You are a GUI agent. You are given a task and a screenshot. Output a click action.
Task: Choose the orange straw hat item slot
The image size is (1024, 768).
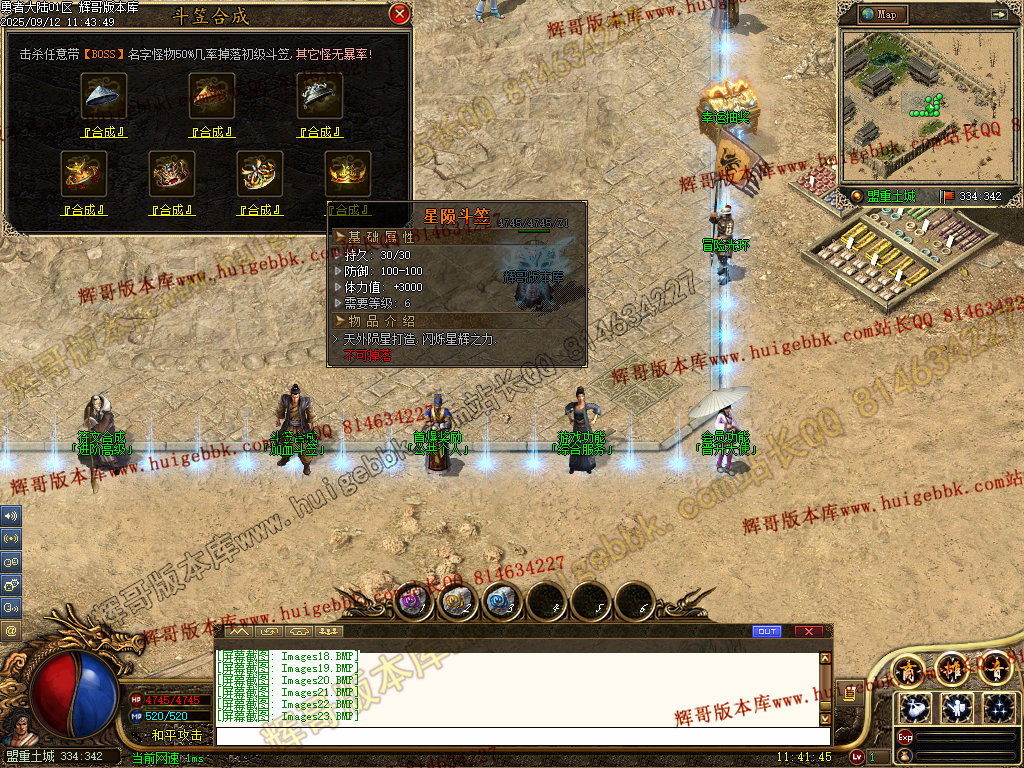(212, 96)
